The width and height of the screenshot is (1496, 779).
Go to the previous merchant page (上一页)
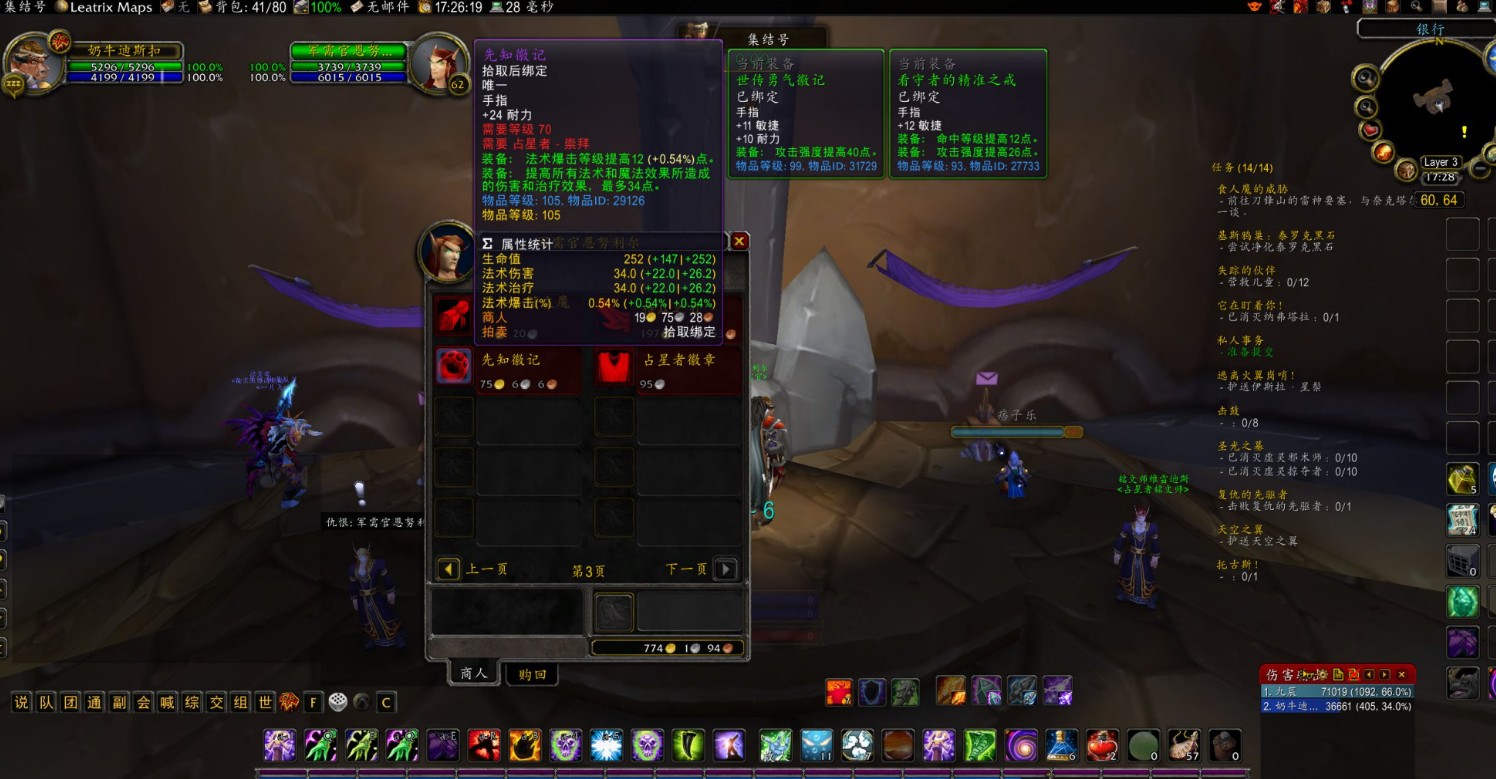coord(449,569)
